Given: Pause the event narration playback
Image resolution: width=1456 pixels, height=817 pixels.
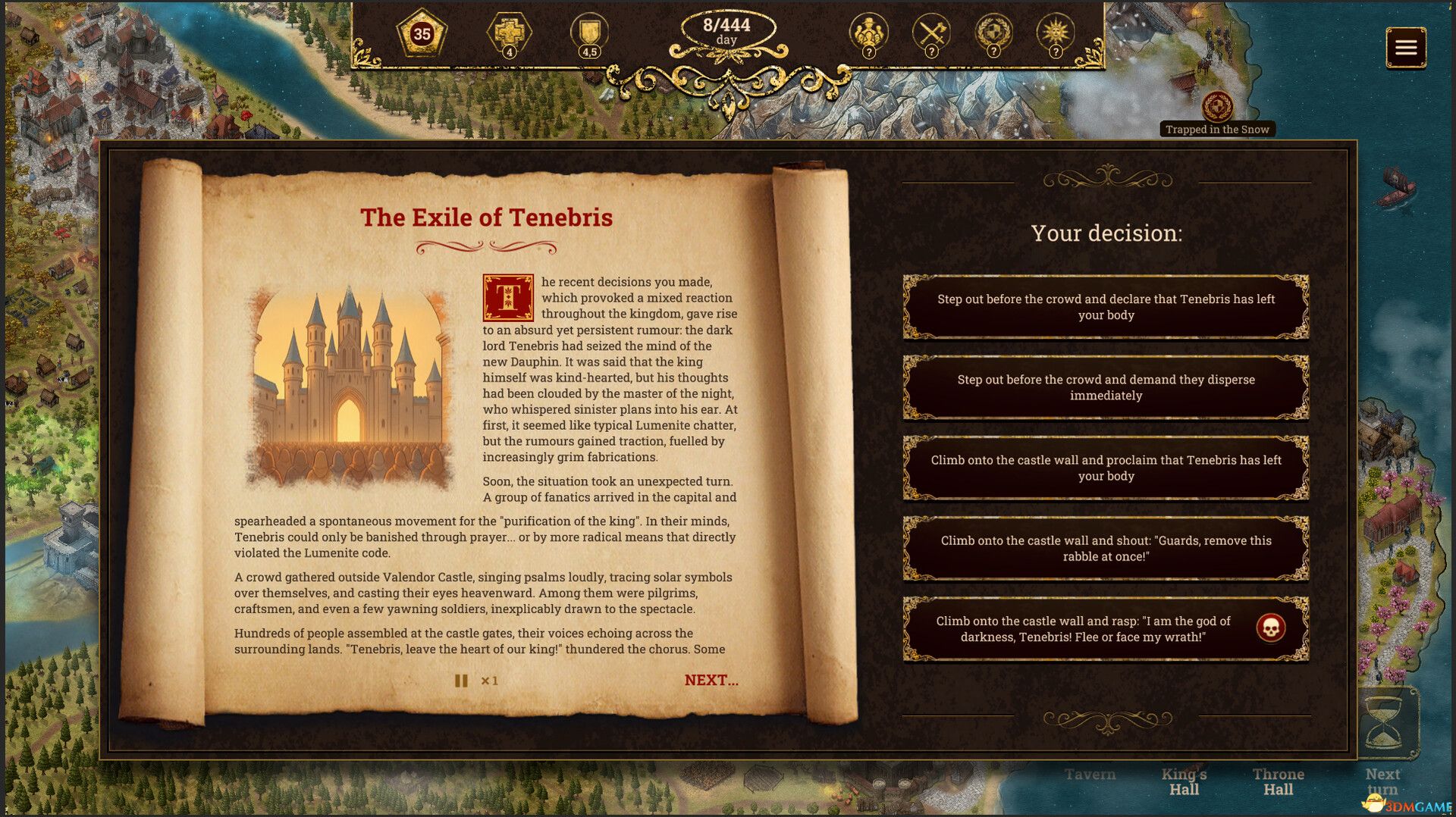Looking at the screenshot, I should click(x=460, y=681).
